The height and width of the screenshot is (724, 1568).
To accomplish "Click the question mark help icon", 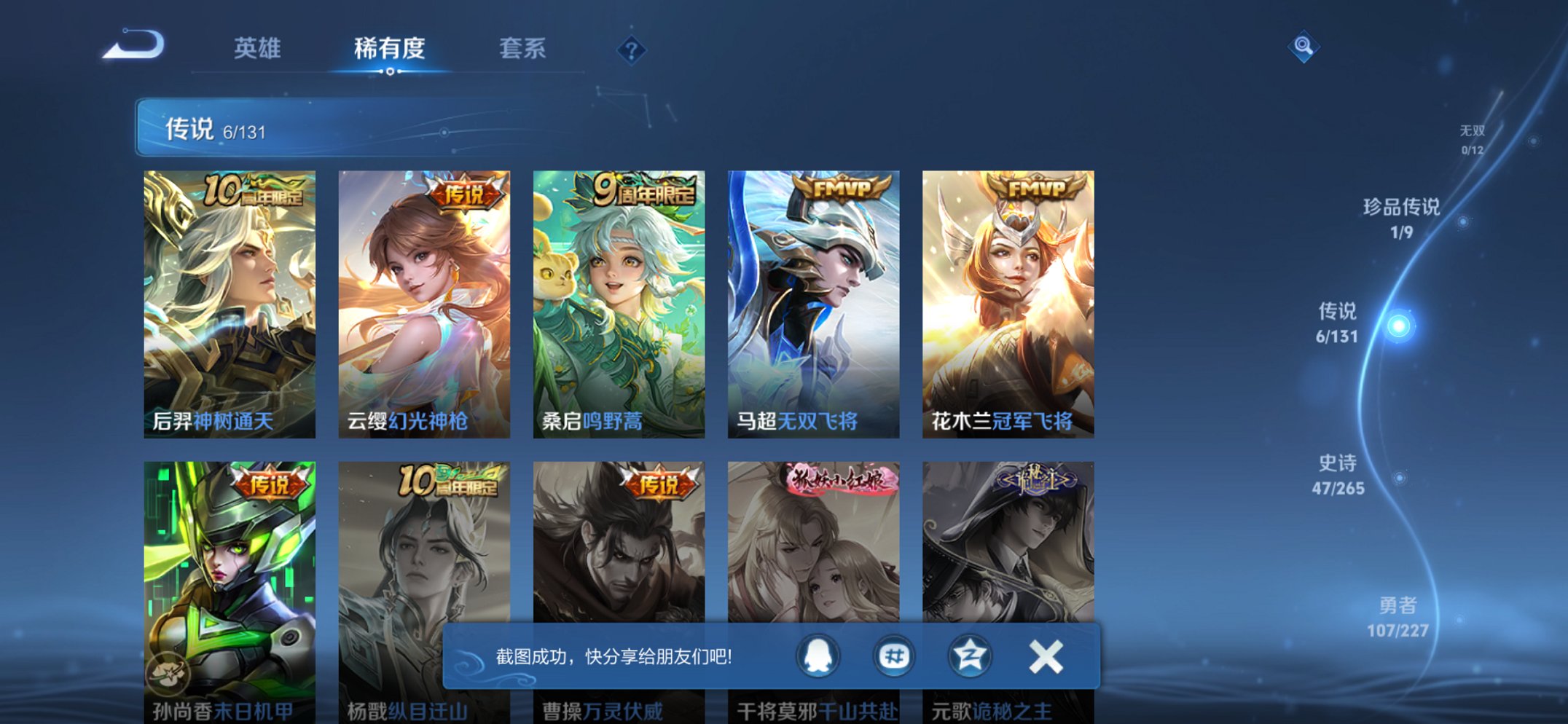I will (631, 50).
